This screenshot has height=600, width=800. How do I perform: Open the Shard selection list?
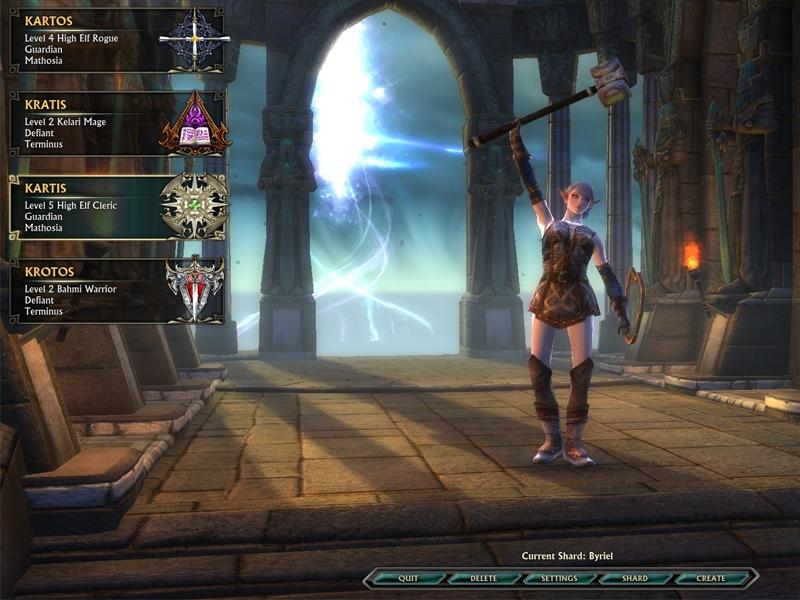[635, 578]
